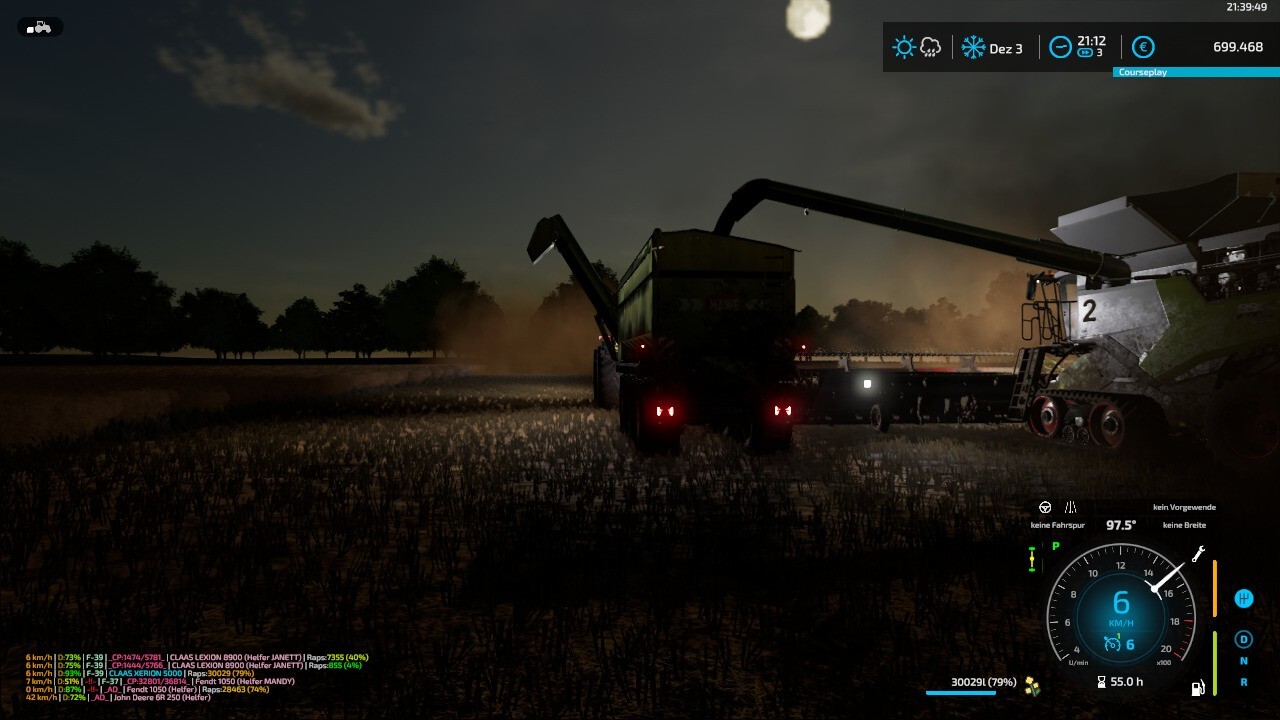1280x720 pixels.
Task: Click the fuel pump icon
Action: (1197, 688)
